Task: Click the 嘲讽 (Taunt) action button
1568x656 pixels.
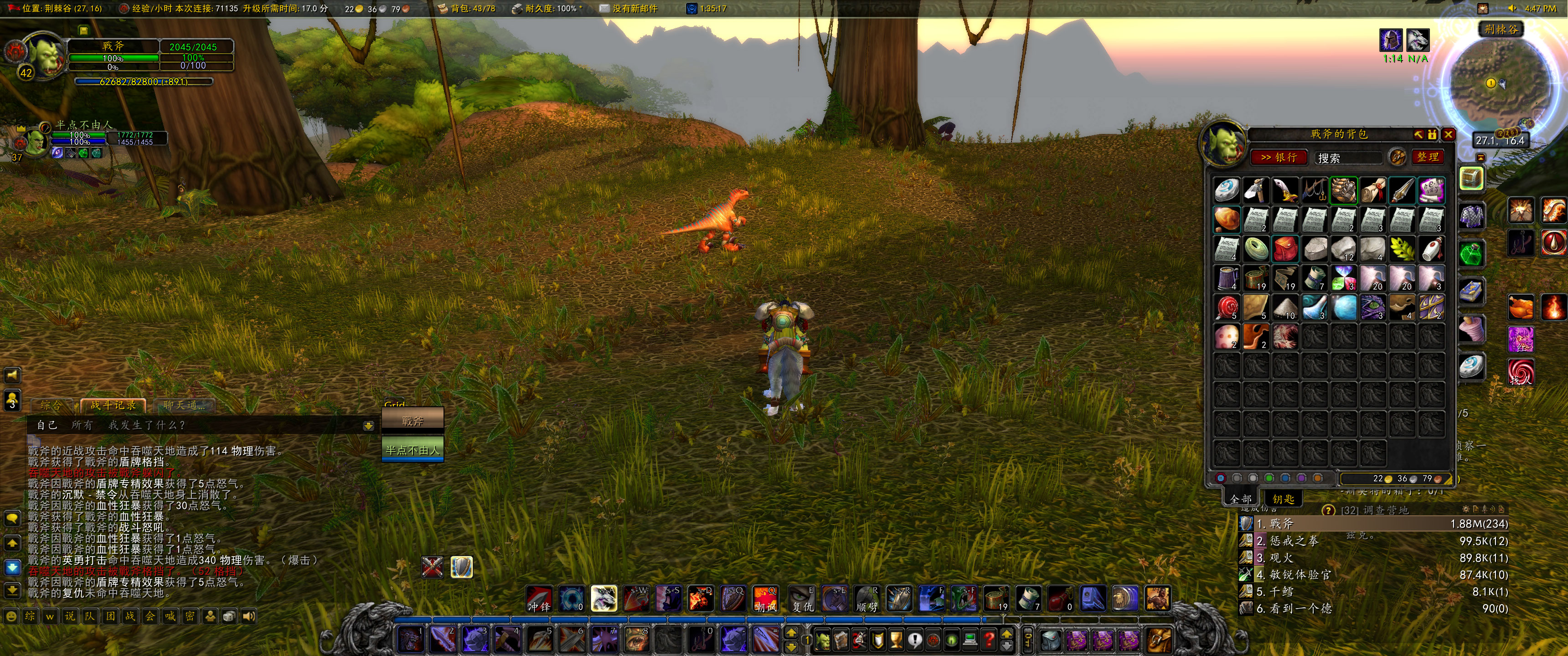Action: pyautogui.click(x=766, y=600)
